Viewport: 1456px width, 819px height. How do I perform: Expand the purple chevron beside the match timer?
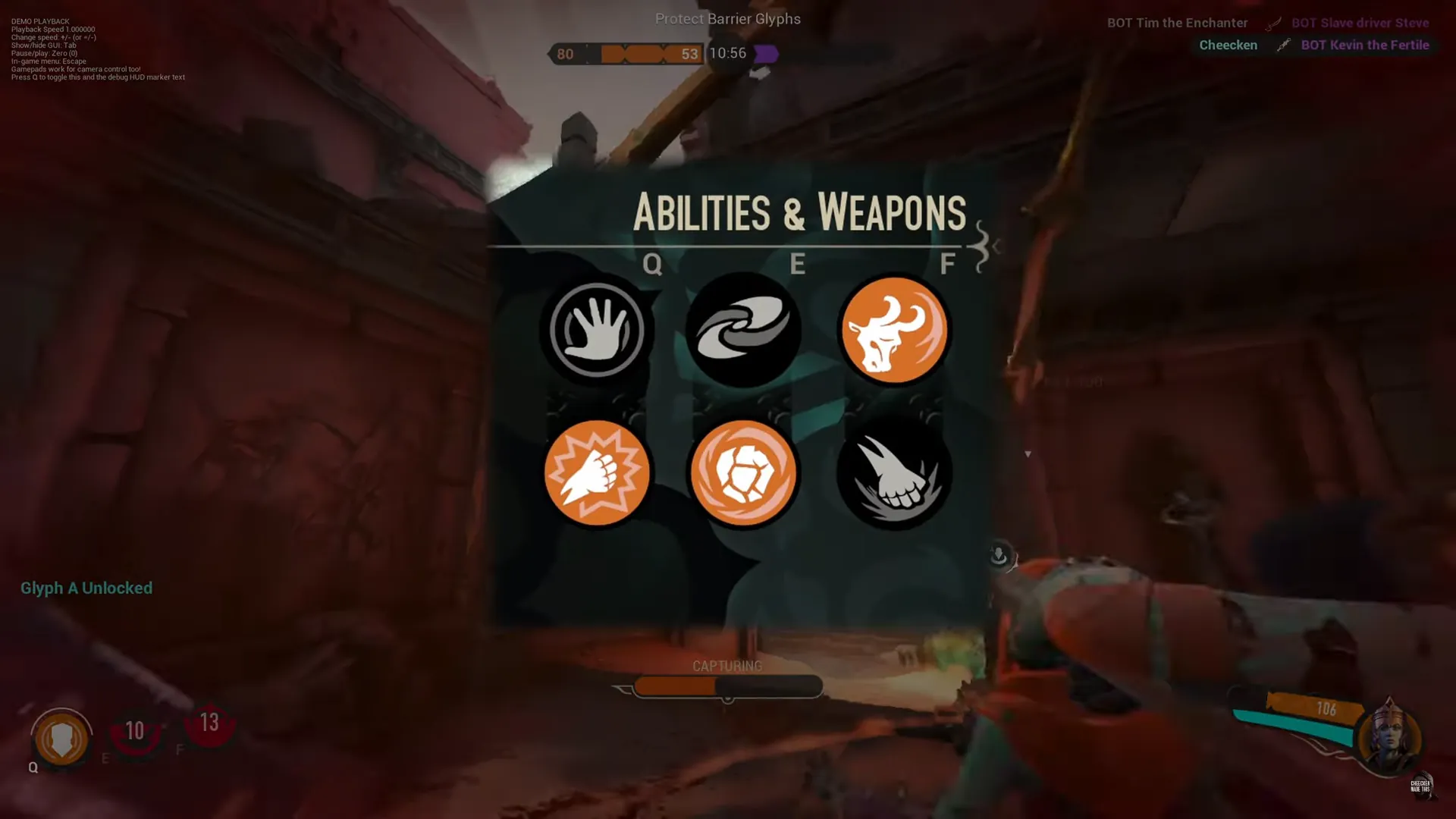pyautogui.click(x=767, y=53)
